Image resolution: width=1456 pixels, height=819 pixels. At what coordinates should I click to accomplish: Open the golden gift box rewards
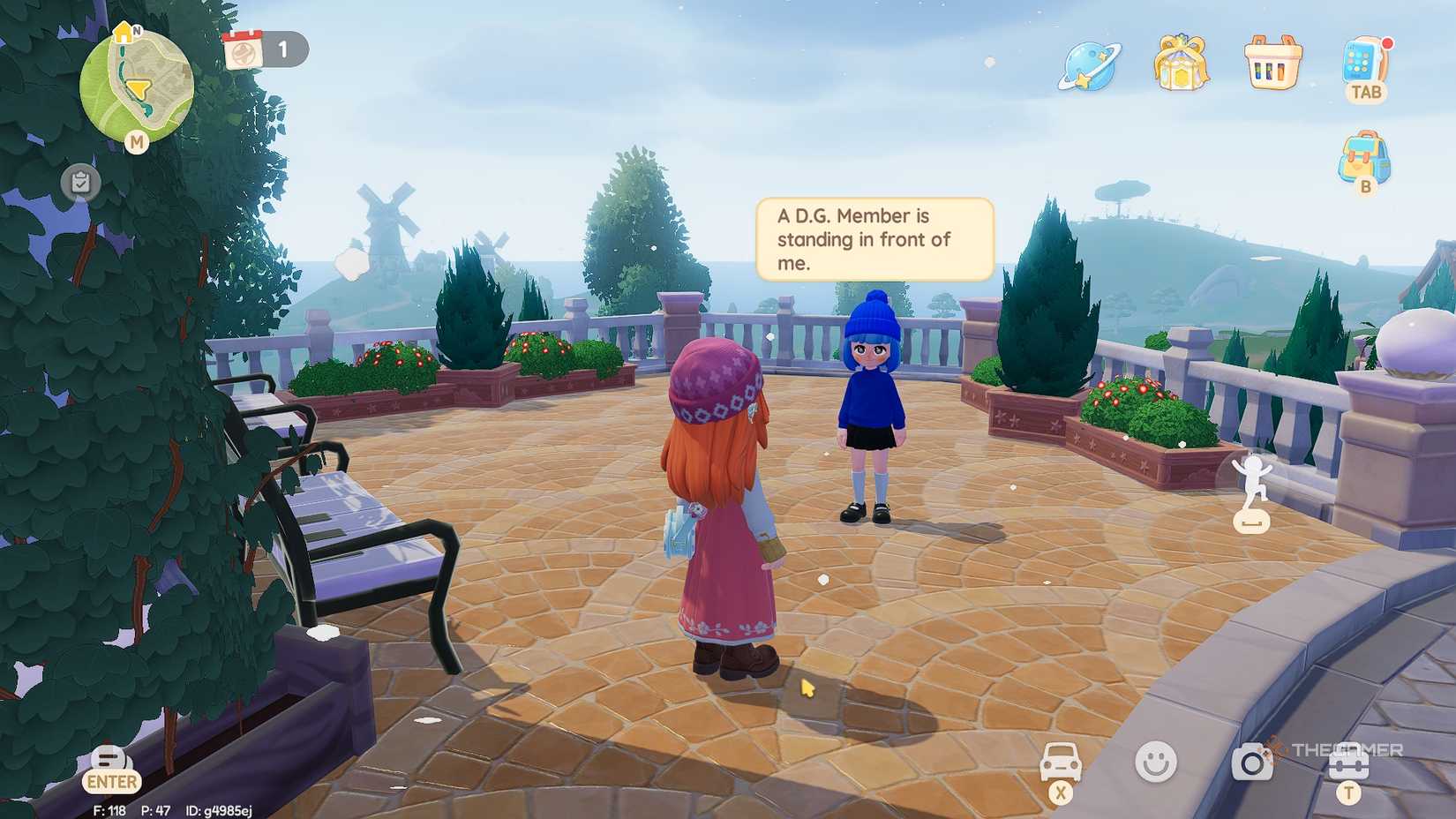(x=1180, y=65)
